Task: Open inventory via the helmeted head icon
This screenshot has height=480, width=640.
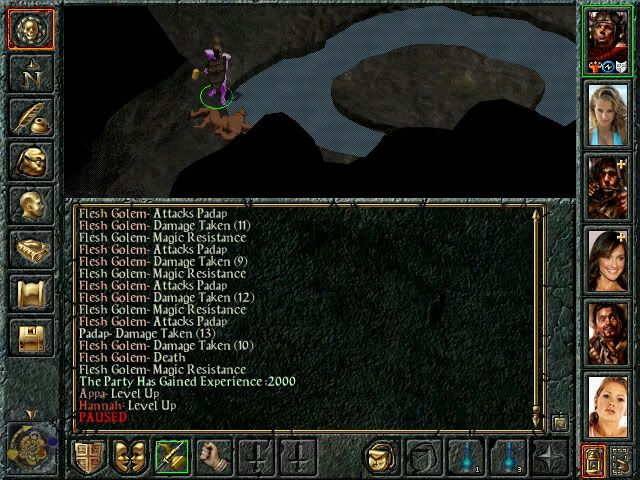Action: click(x=29, y=161)
